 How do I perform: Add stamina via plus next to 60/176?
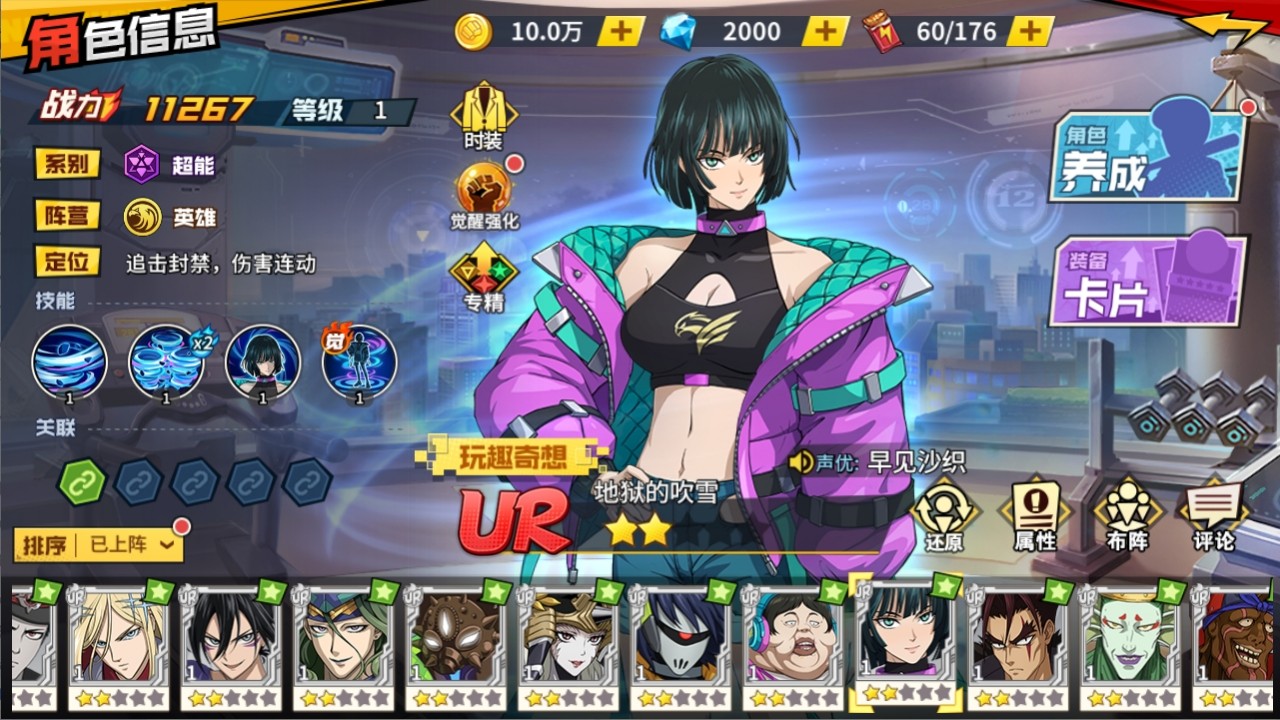(x=1030, y=32)
